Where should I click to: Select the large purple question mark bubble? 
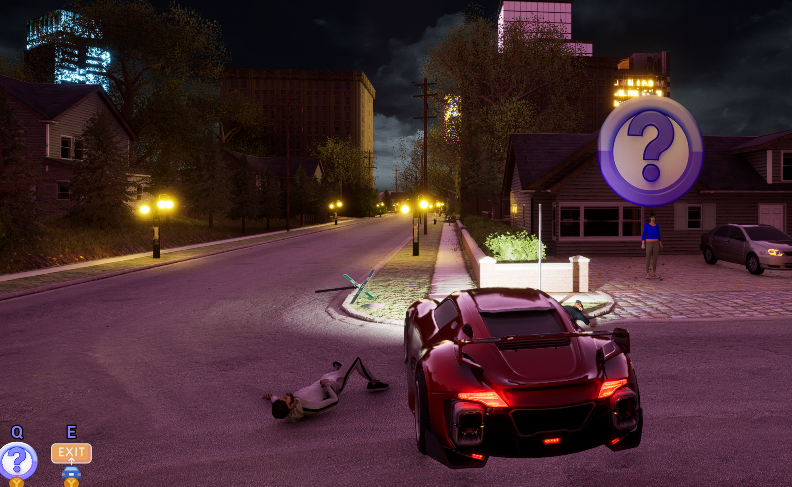coord(650,151)
